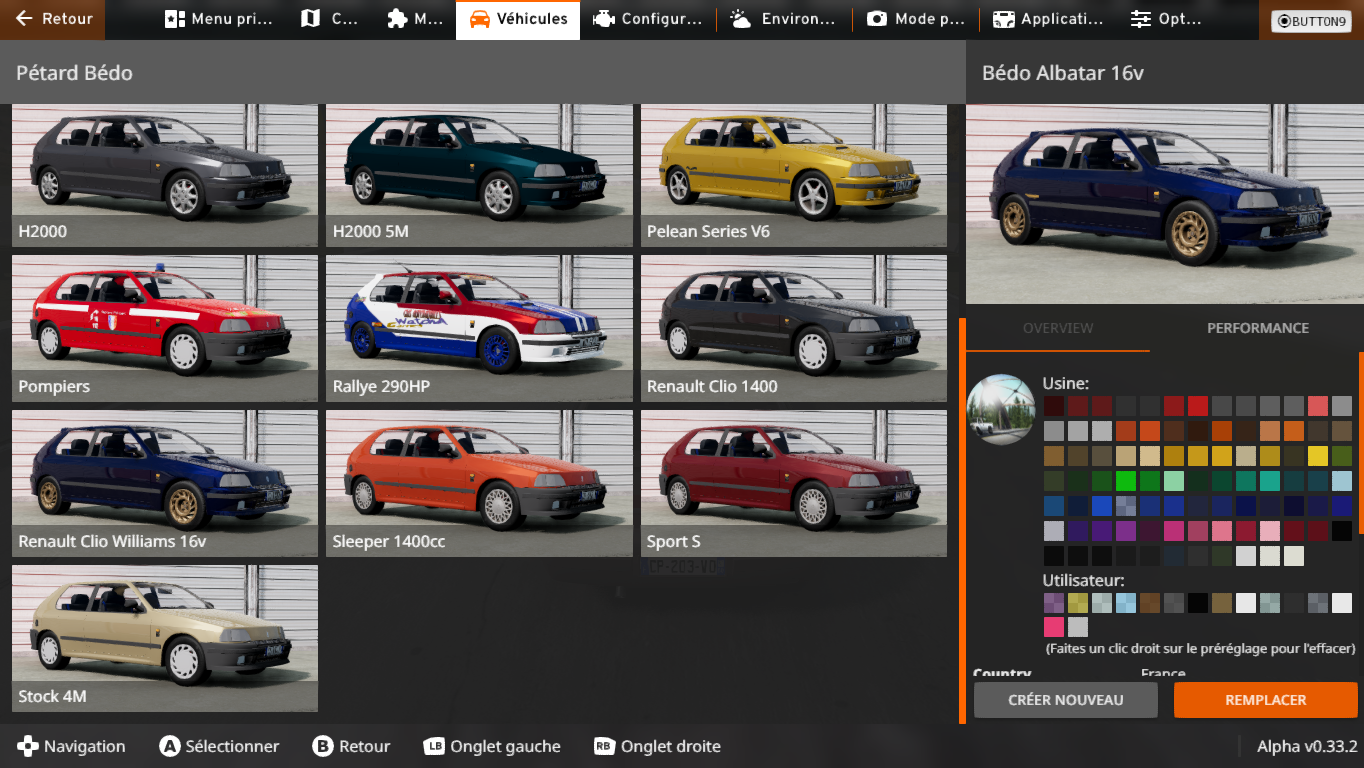Screen dimensions: 1364x768
Task: Pick the Sport S vehicle
Action: tap(794, 484)
